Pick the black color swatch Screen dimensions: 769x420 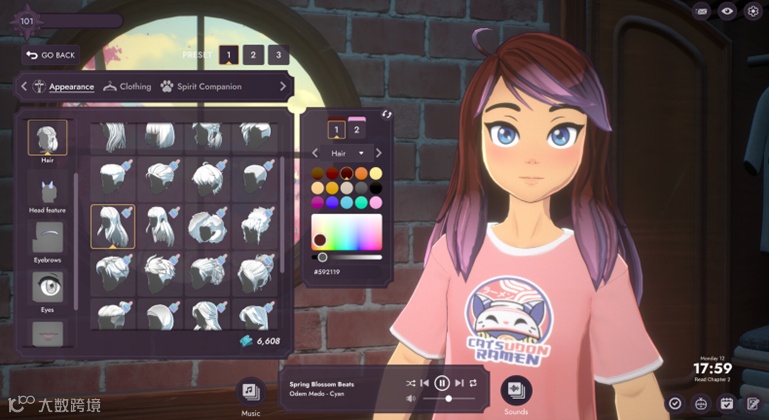coord(375,187)
